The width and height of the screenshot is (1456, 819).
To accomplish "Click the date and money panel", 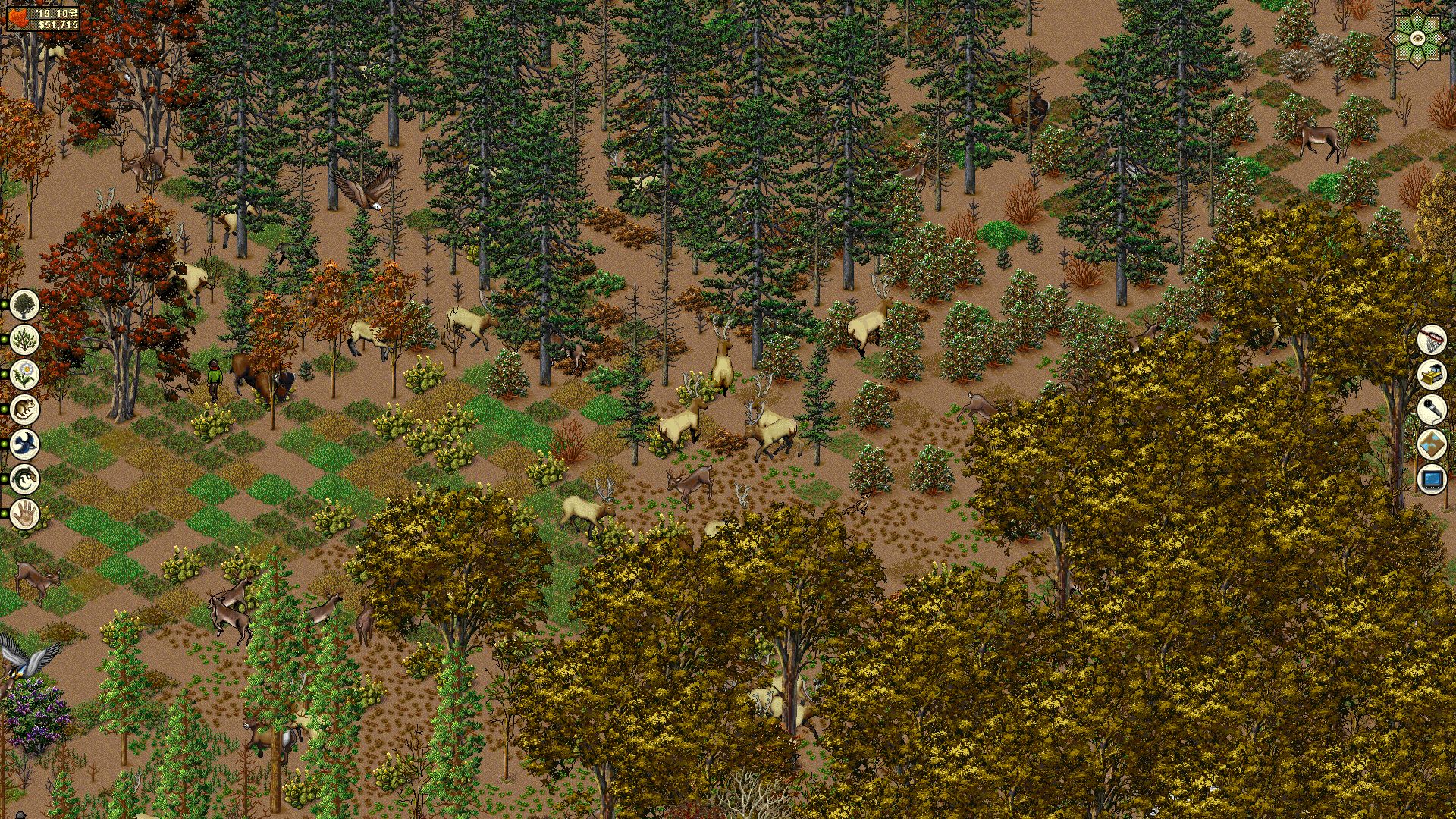I will click(44, 19).
